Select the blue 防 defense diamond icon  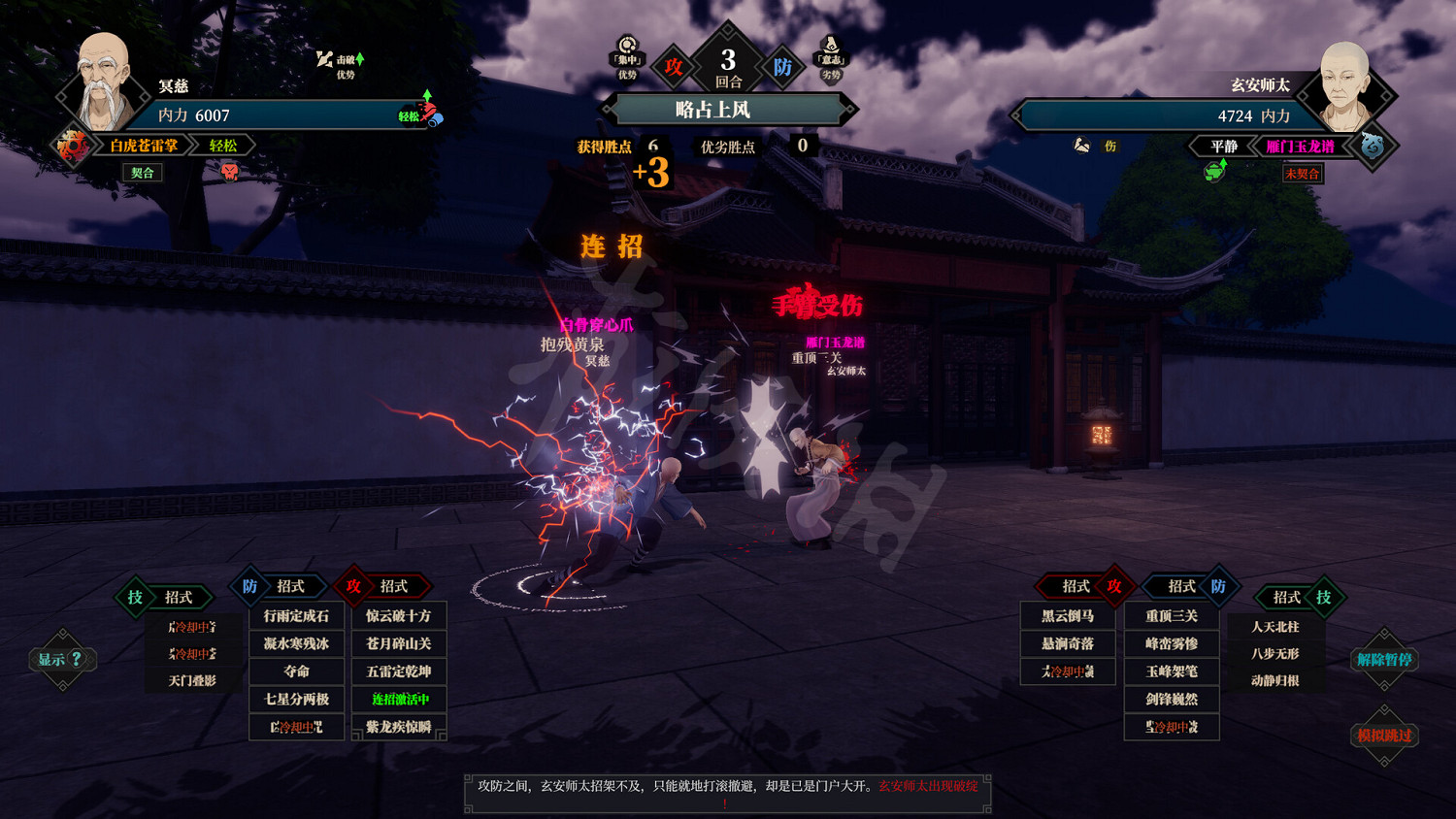[x=784, y=66]
